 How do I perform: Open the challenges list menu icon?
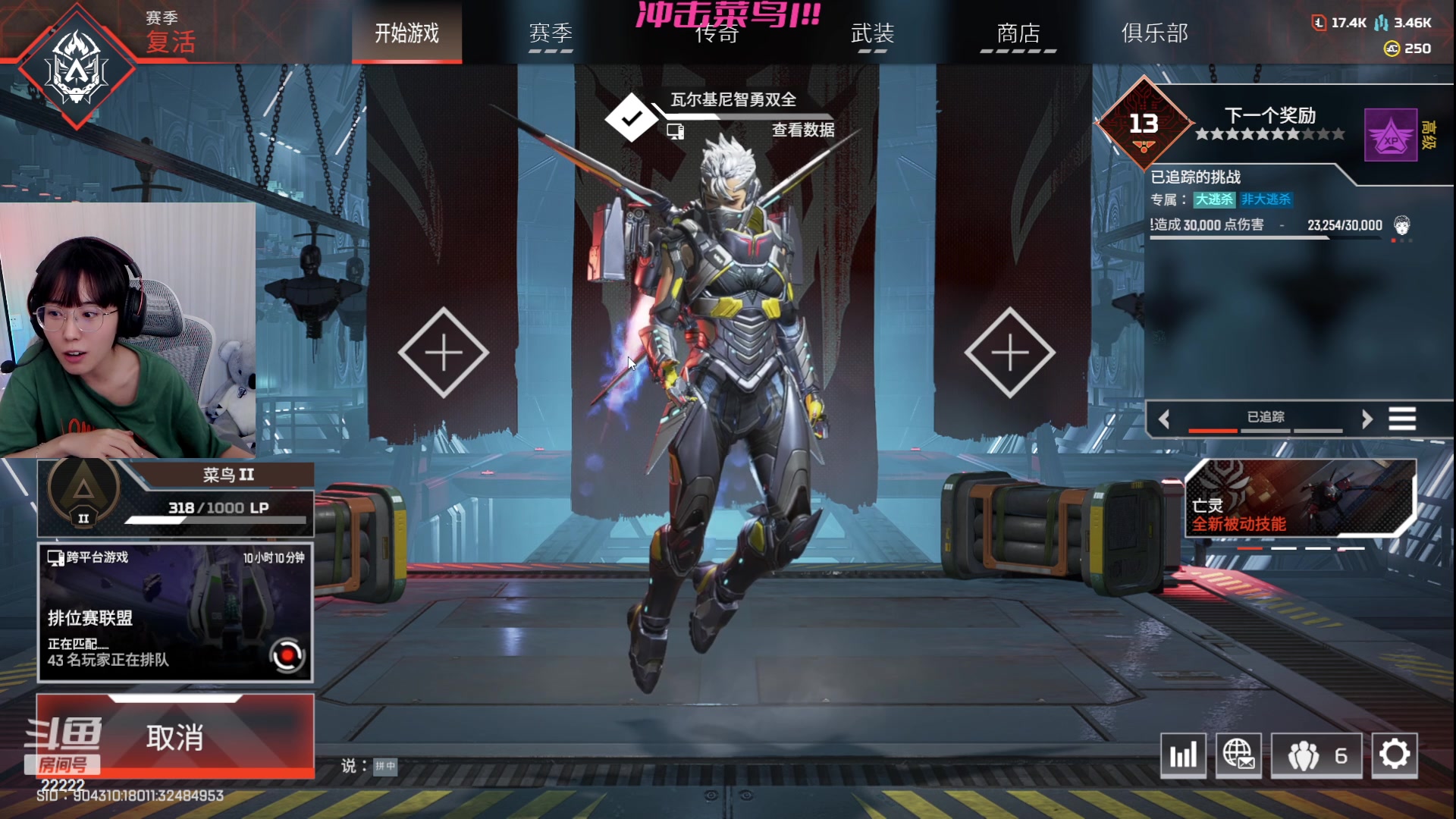pos(1402,419)
